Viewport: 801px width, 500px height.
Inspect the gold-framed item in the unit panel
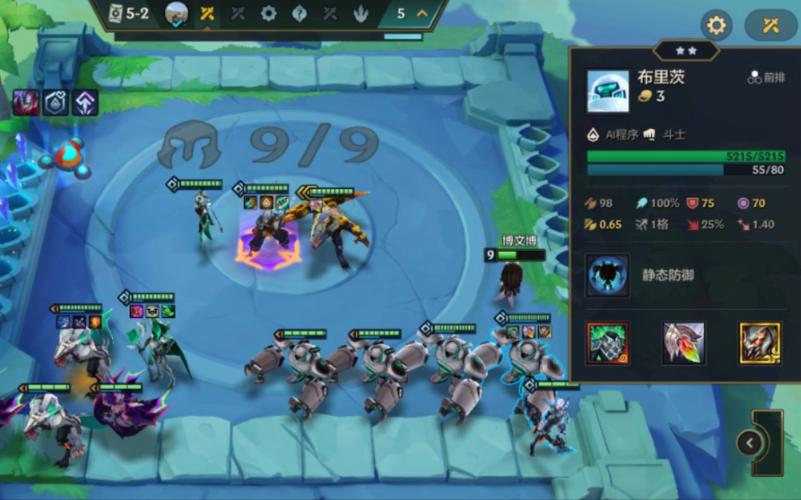(759, 343)
